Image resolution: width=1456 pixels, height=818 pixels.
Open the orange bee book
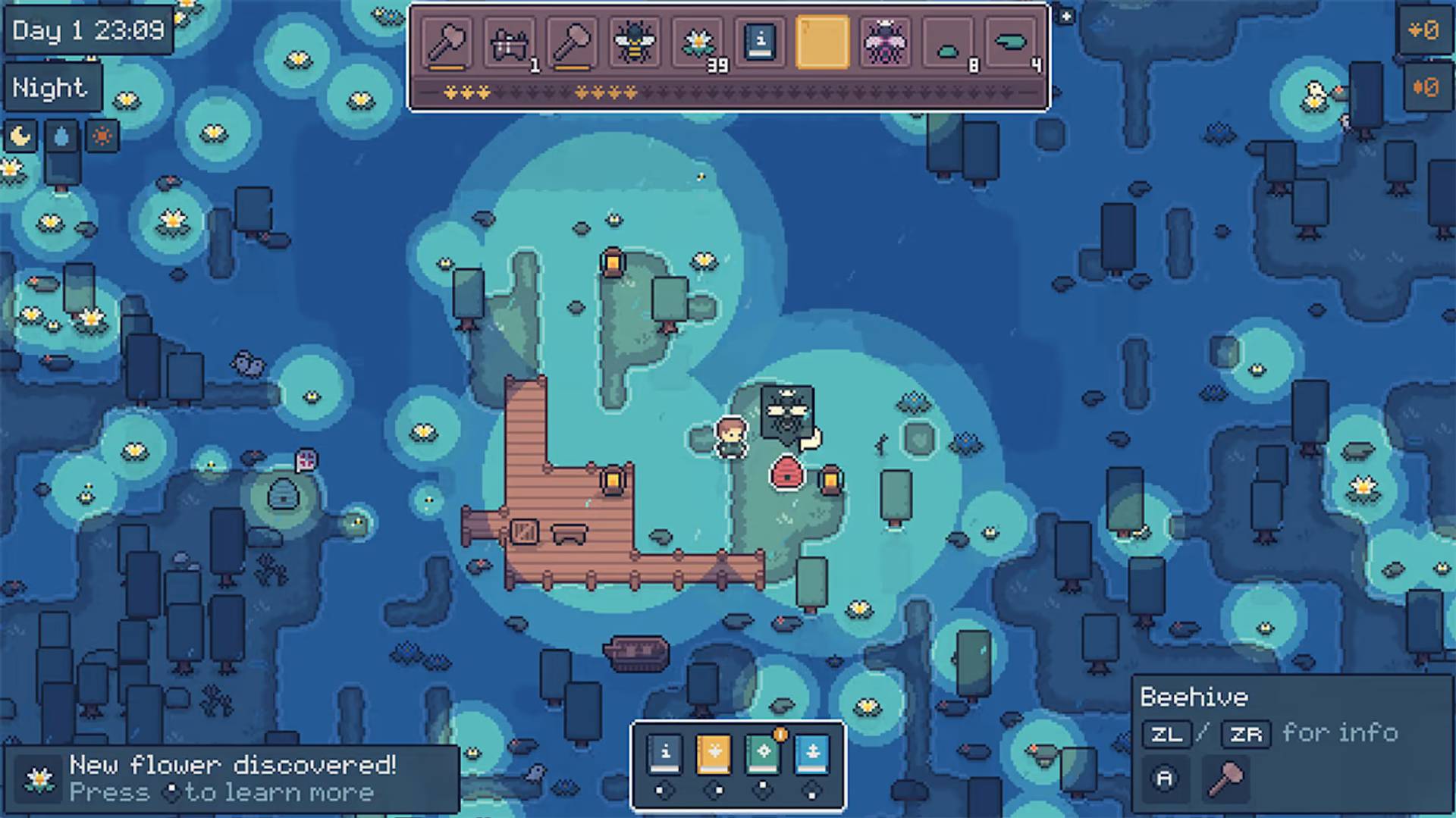pyautogui.click(x=714, y=754)
